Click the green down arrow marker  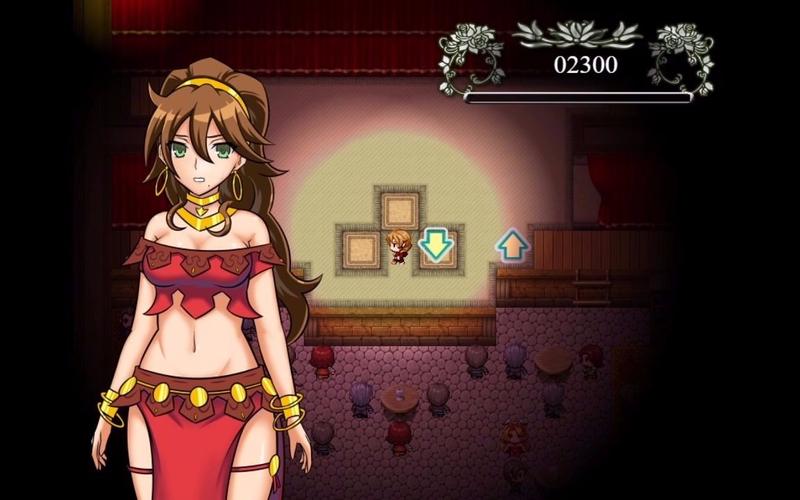tap(435, 244)
